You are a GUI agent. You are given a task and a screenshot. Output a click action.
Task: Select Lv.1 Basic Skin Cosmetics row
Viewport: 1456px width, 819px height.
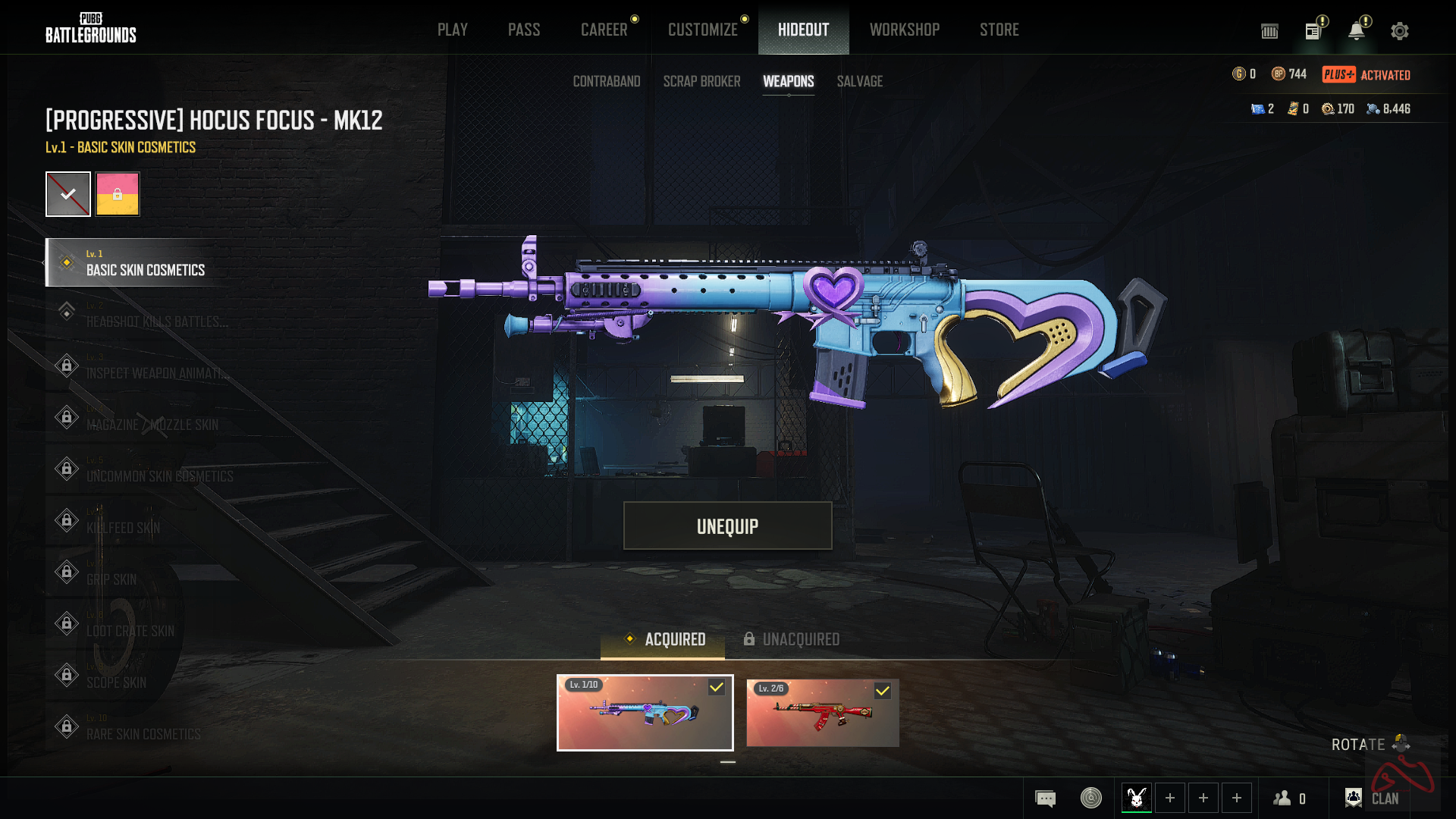click(x=144, y=262)
